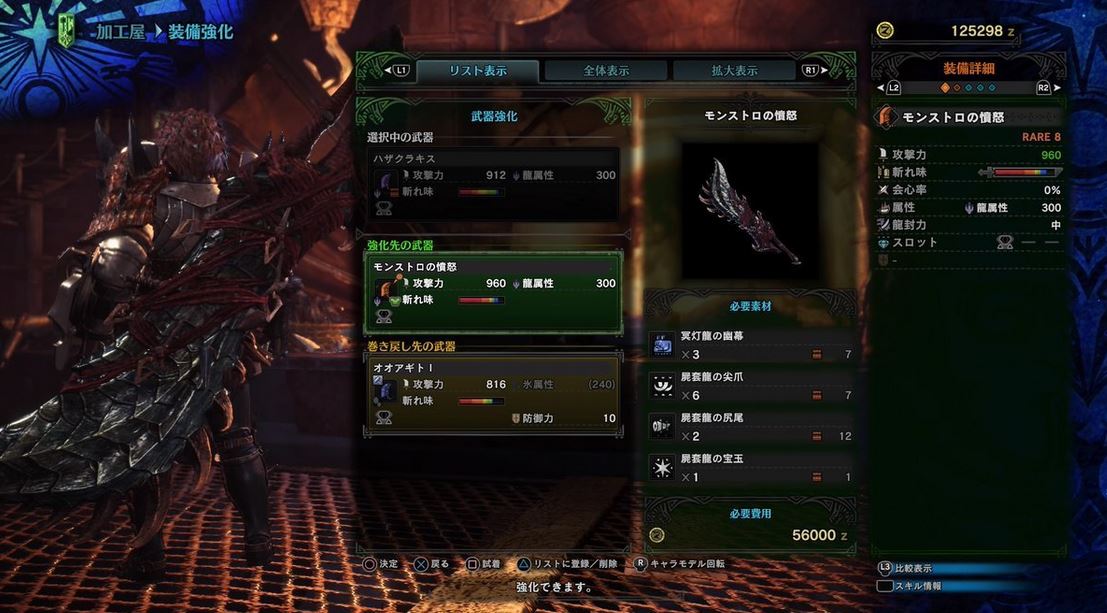
Task: Pick the 屍套龍の尻尾 material row
Action: click(x=750, y=427)
